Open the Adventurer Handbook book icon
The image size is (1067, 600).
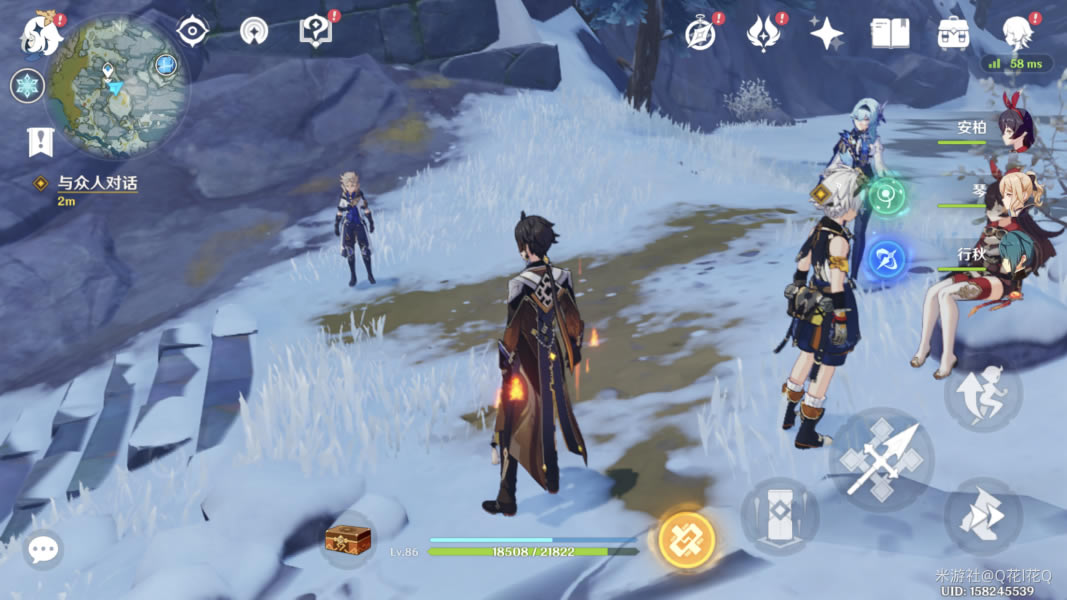889,34
